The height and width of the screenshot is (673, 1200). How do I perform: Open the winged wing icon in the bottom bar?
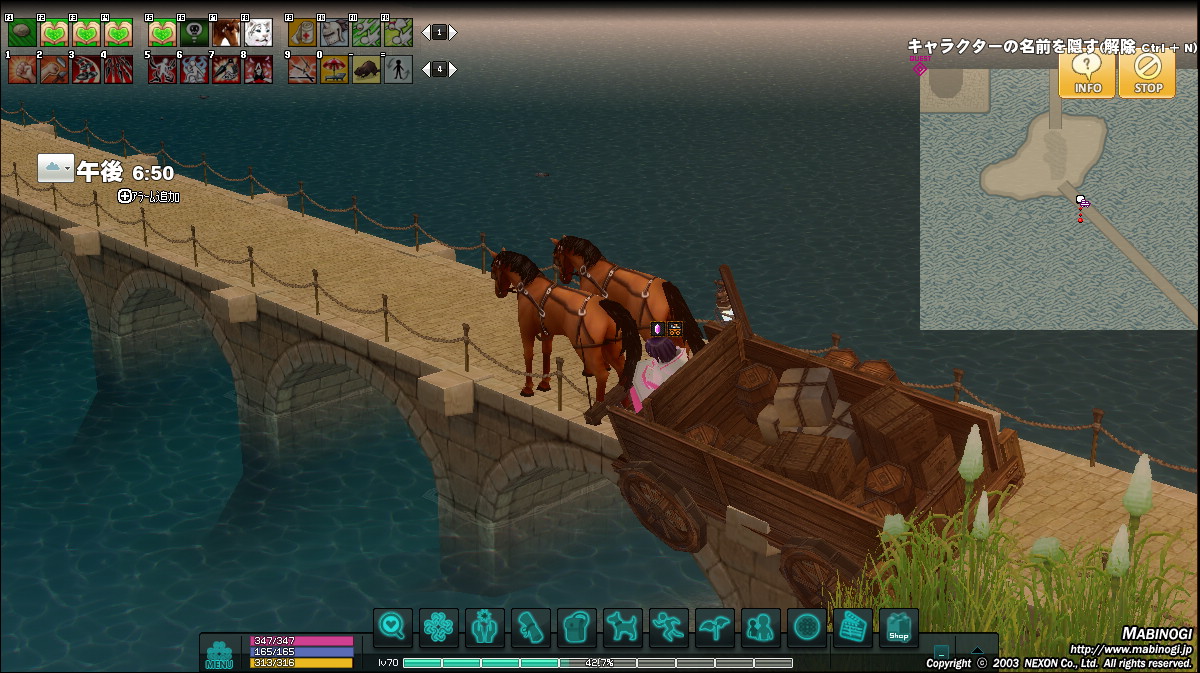[714, 627]
